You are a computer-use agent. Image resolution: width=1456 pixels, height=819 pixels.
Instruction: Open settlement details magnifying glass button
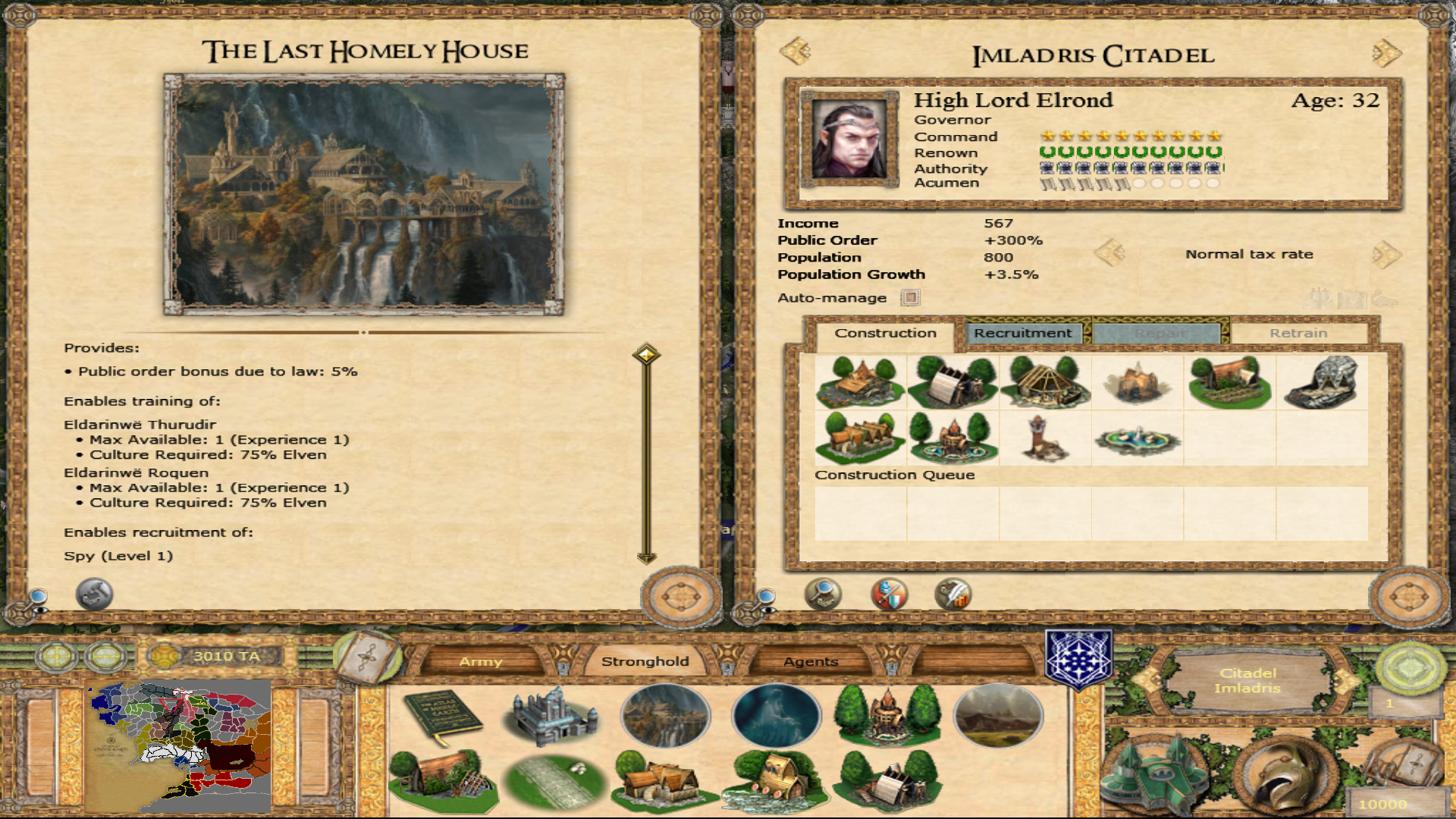[823, 594]
